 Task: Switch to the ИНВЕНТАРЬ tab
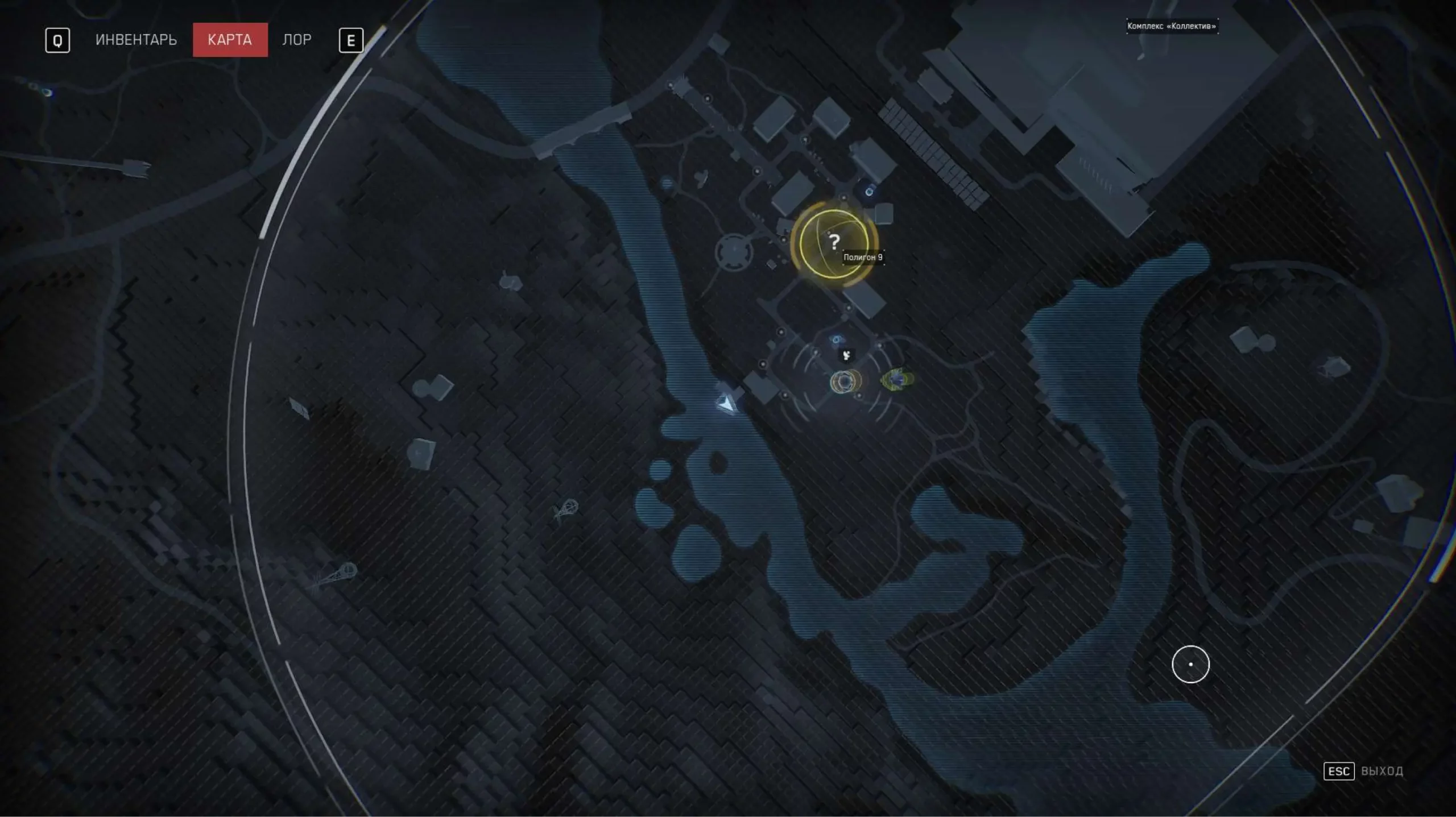(x=136, y=40)
